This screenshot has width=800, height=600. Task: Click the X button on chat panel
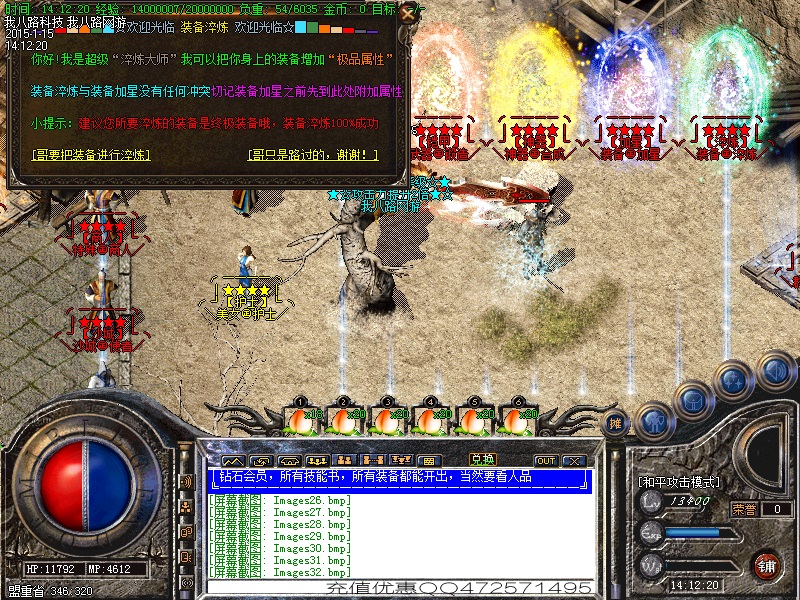click(573, 461)
